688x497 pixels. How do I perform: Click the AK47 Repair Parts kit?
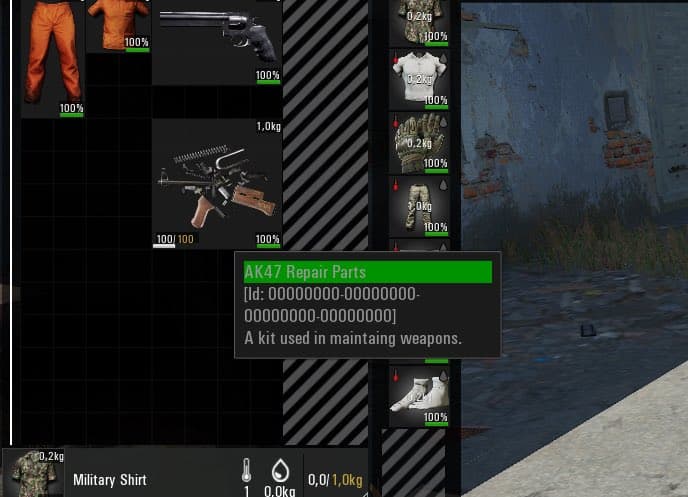click(x=217, y=182)
